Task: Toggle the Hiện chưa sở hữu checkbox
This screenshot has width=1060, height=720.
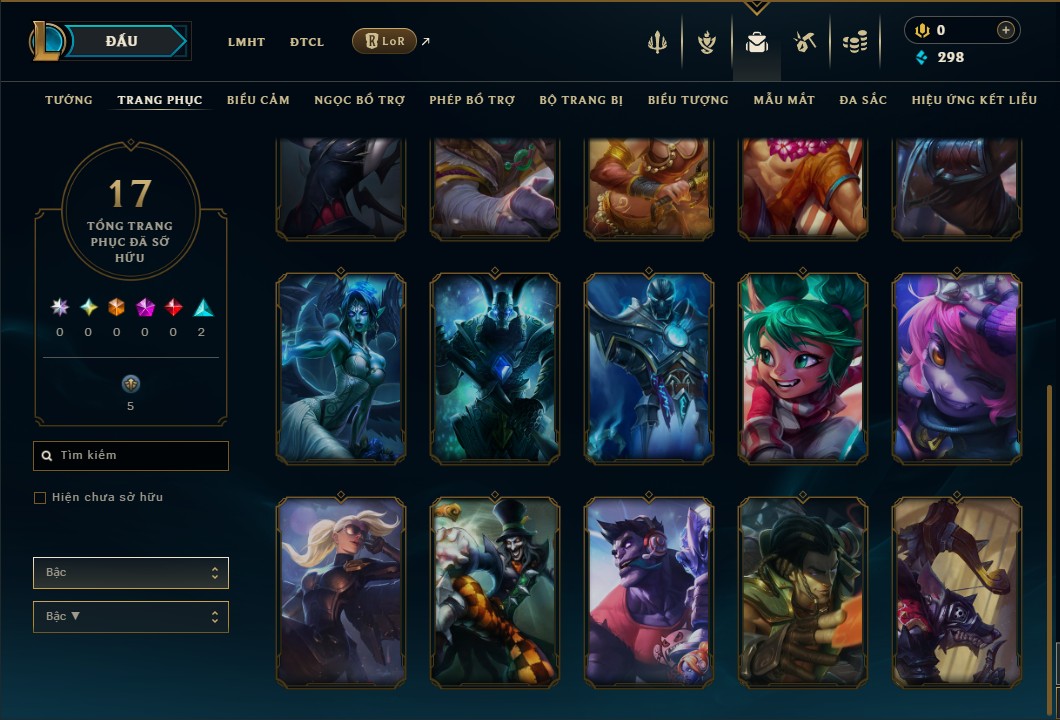Action: (40, 498)
